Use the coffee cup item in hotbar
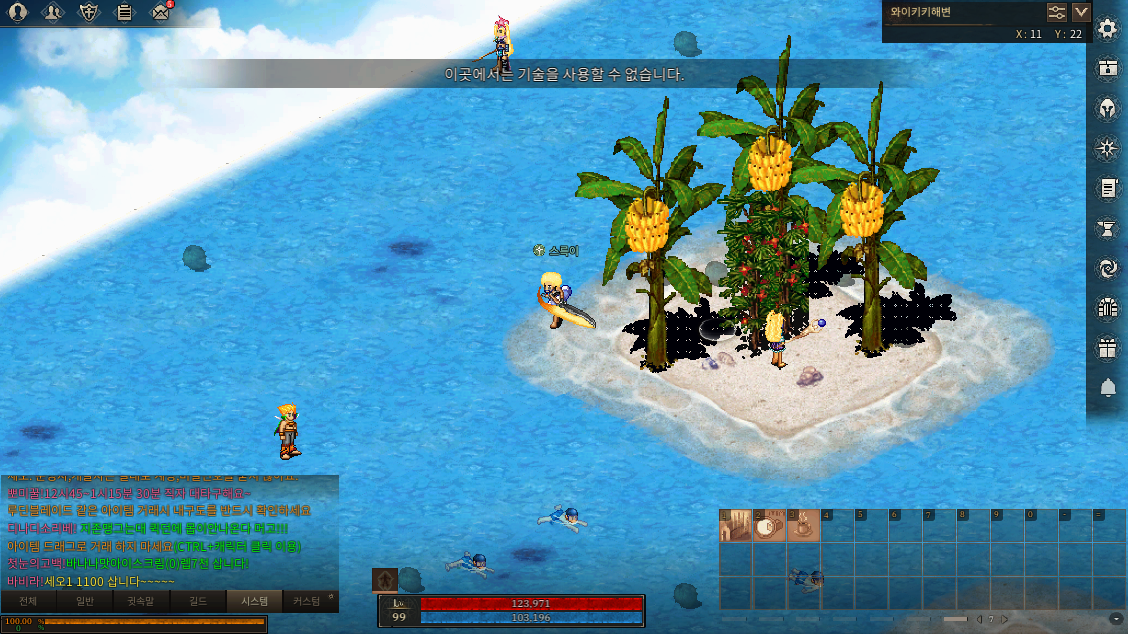Image resolution: width=1128 pixels, height=634 pixels. click(x=803, y=526)
